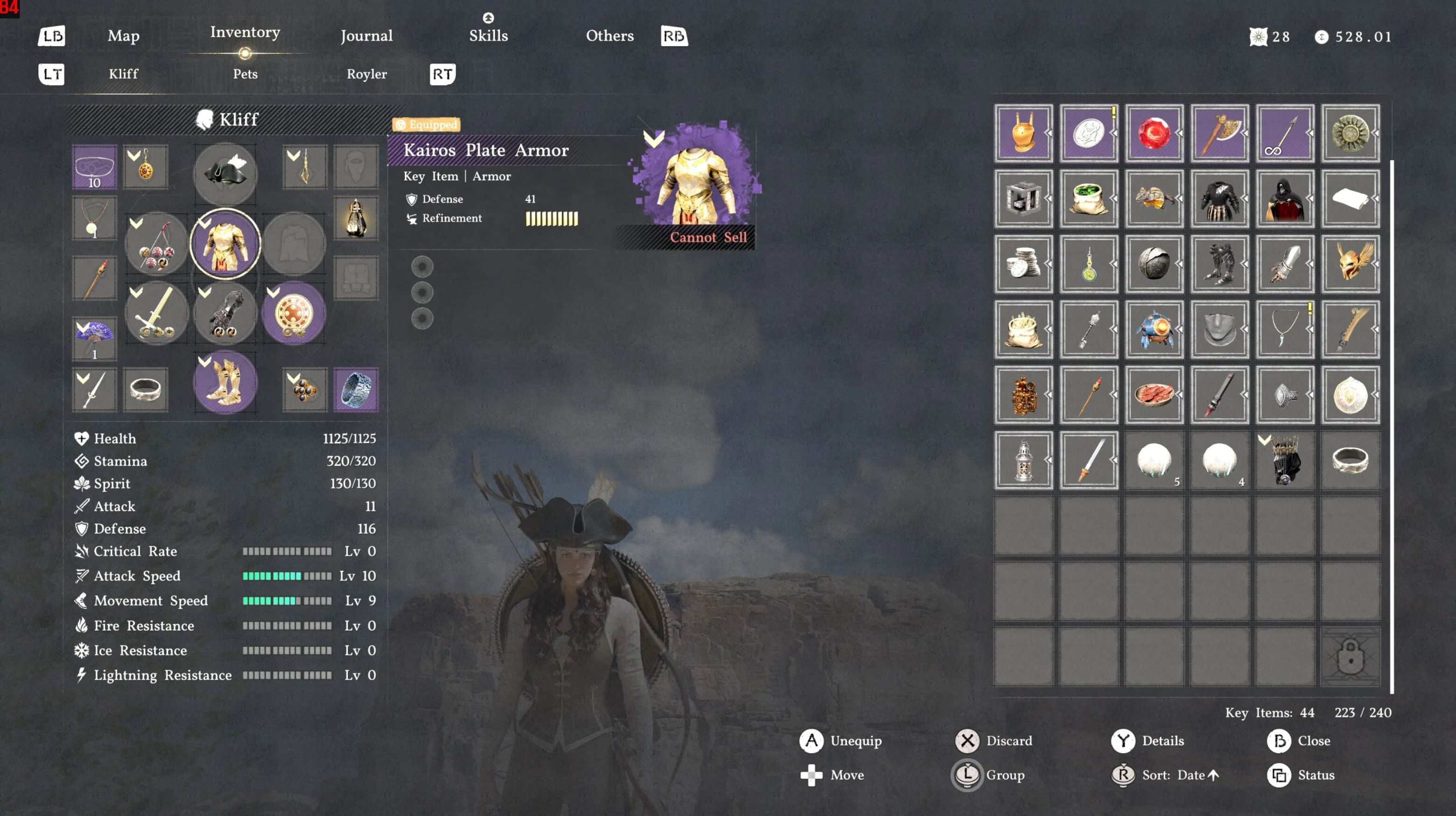Select the equipped golden plate armor slot
The width and height of the screenshot is (1456, 816).
225,243
